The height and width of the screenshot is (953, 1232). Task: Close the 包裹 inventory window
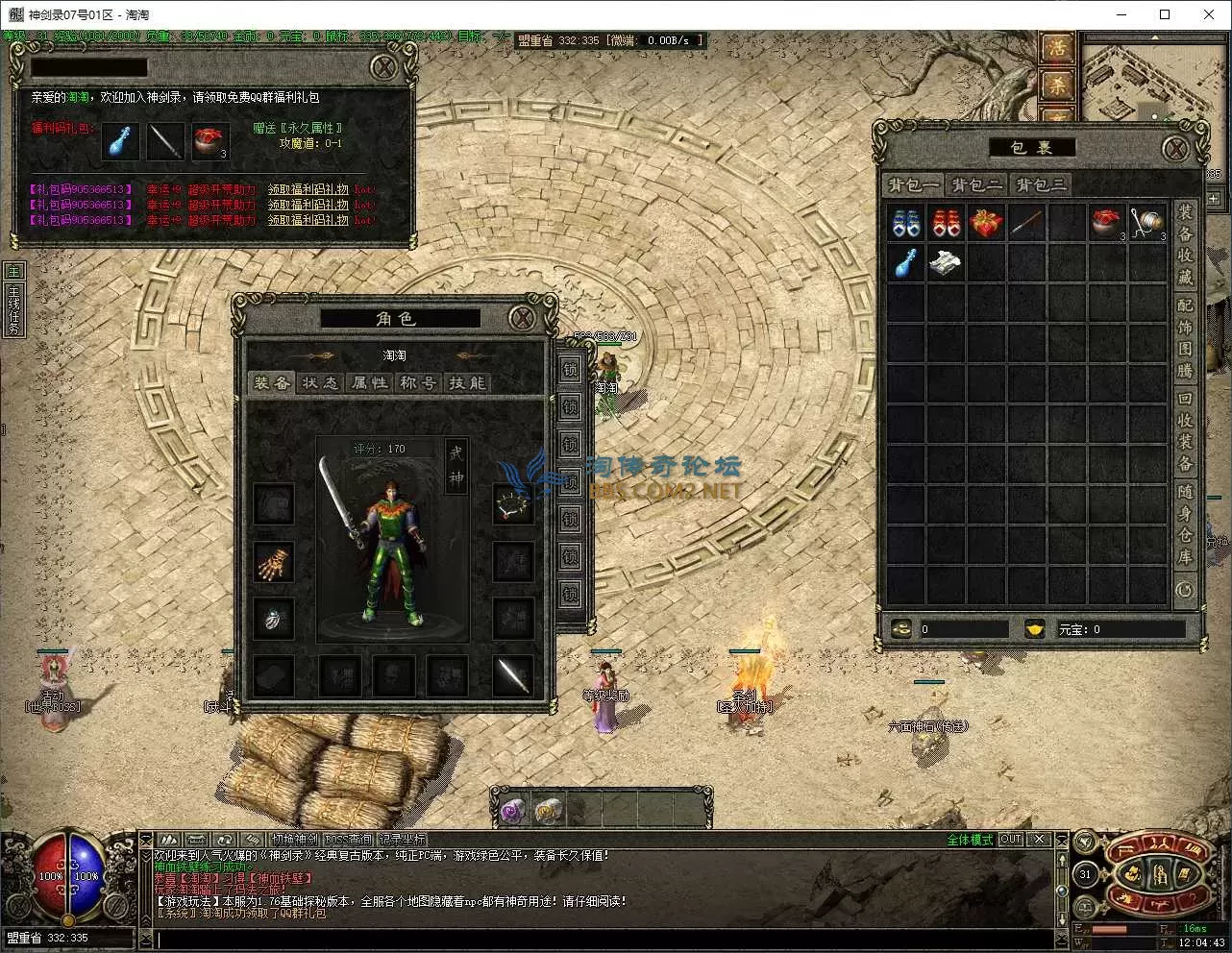[x=1174, y=148]
